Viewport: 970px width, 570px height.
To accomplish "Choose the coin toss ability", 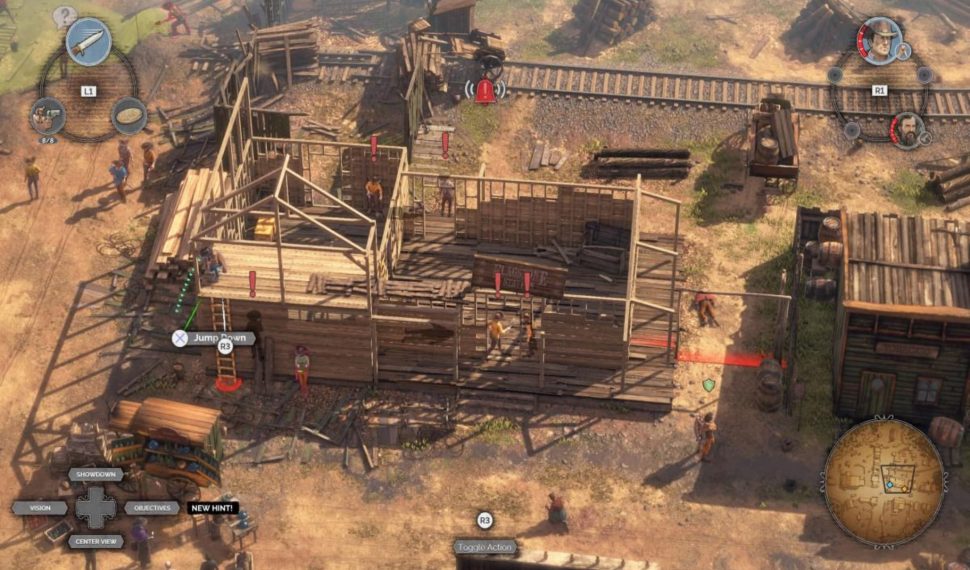I will [129, 115].
